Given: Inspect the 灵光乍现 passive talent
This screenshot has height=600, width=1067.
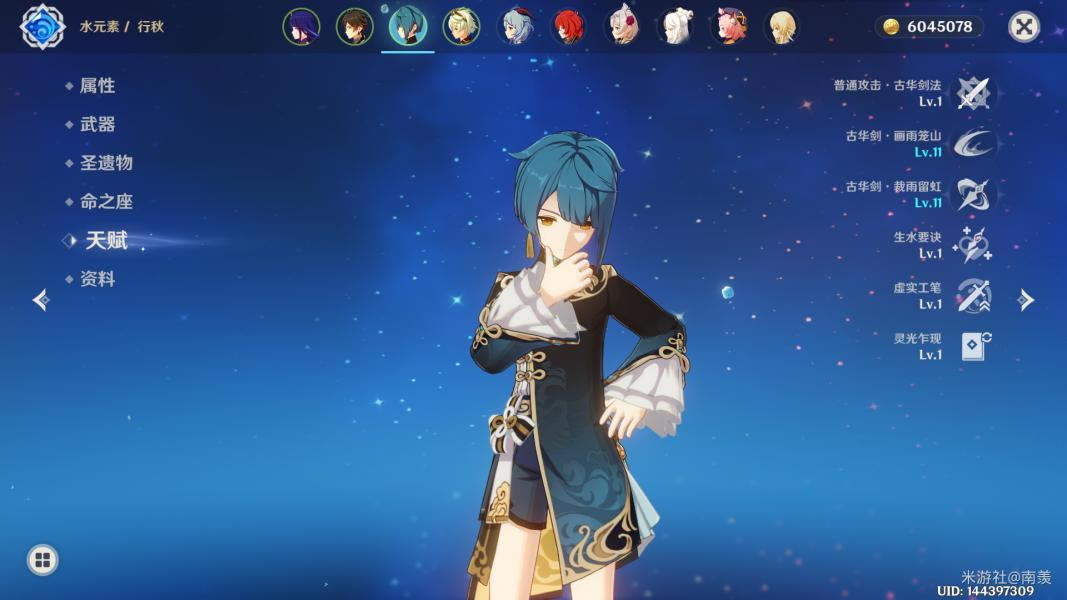Looking at the screenshot, I should click(972, 346).
